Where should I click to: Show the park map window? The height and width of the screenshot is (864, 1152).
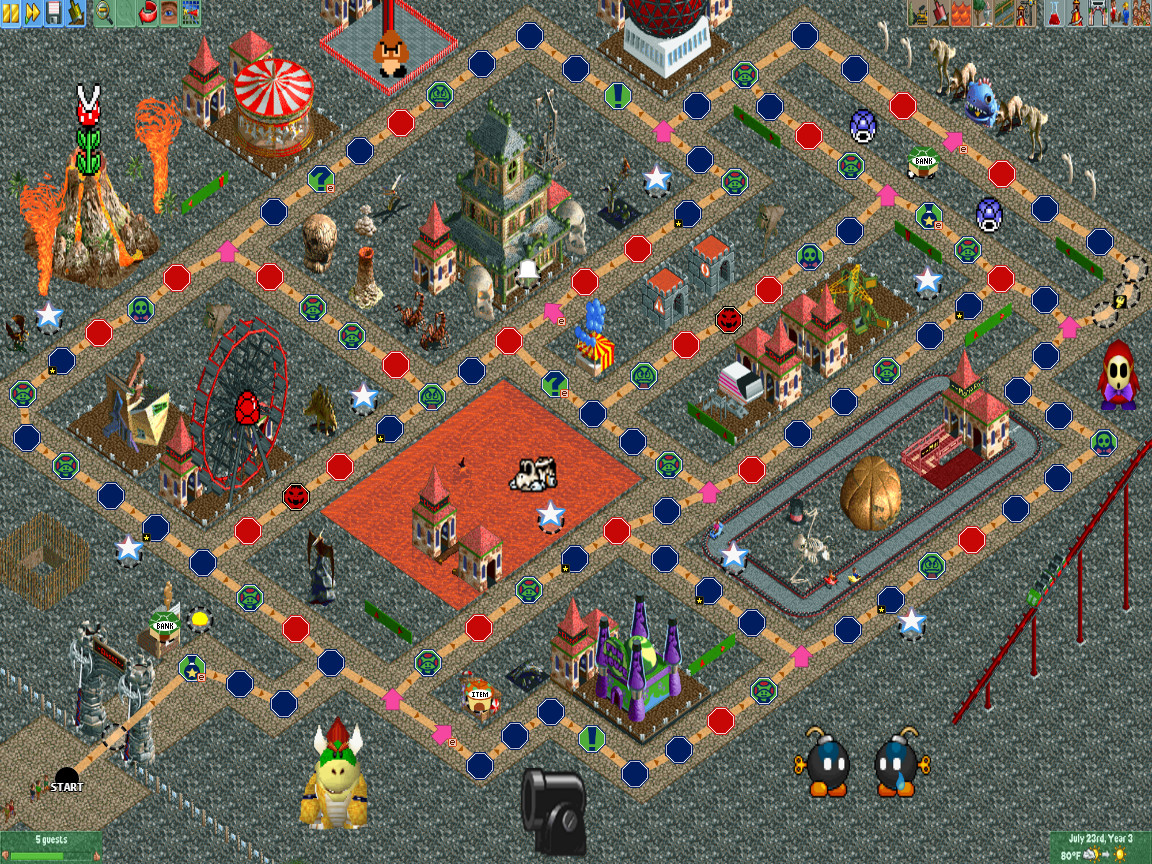point(190,13)
